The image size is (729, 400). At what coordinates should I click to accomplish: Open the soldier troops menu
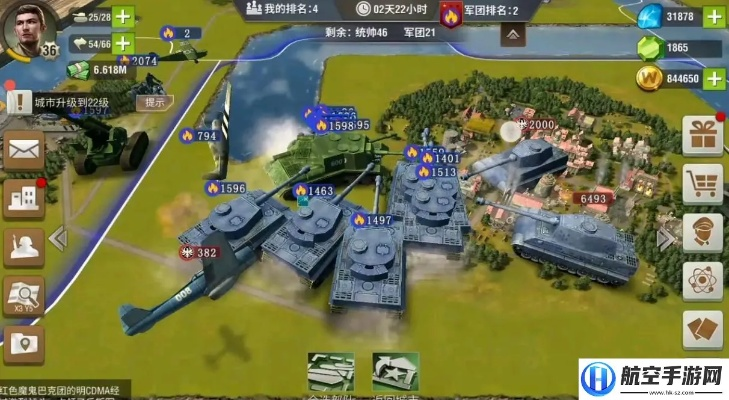point(23,247)
